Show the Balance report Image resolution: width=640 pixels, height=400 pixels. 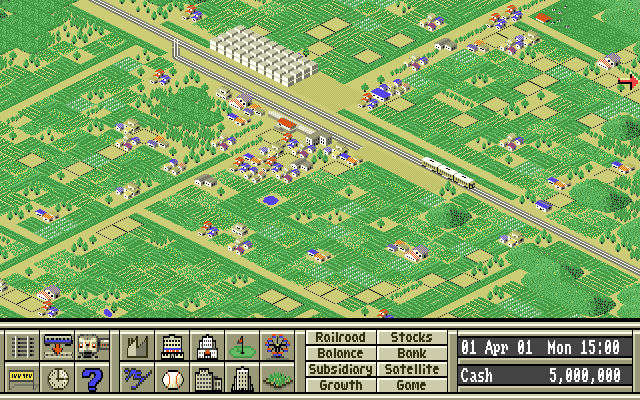(340, 353)
